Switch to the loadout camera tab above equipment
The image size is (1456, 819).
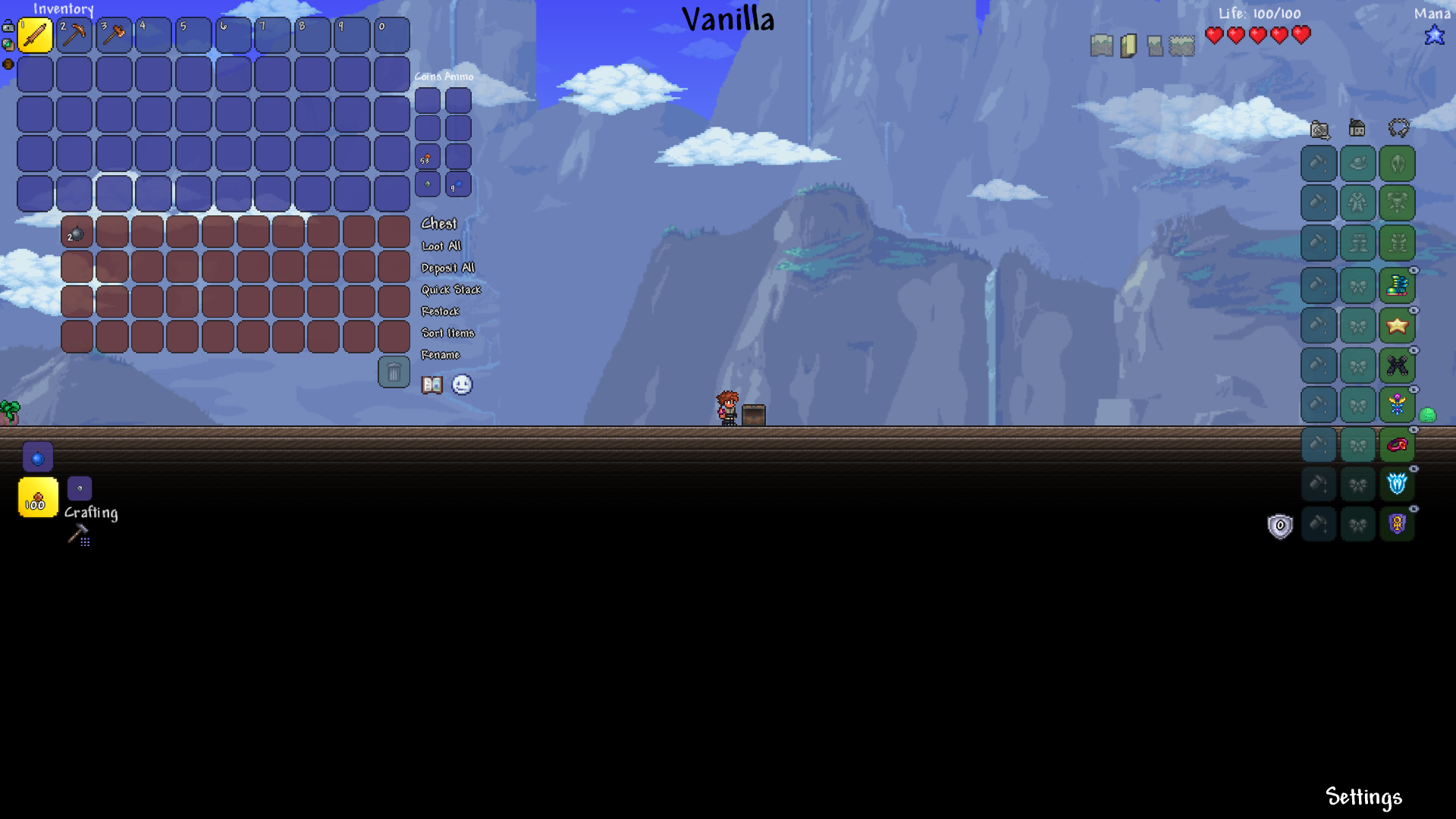point(1320,130)
